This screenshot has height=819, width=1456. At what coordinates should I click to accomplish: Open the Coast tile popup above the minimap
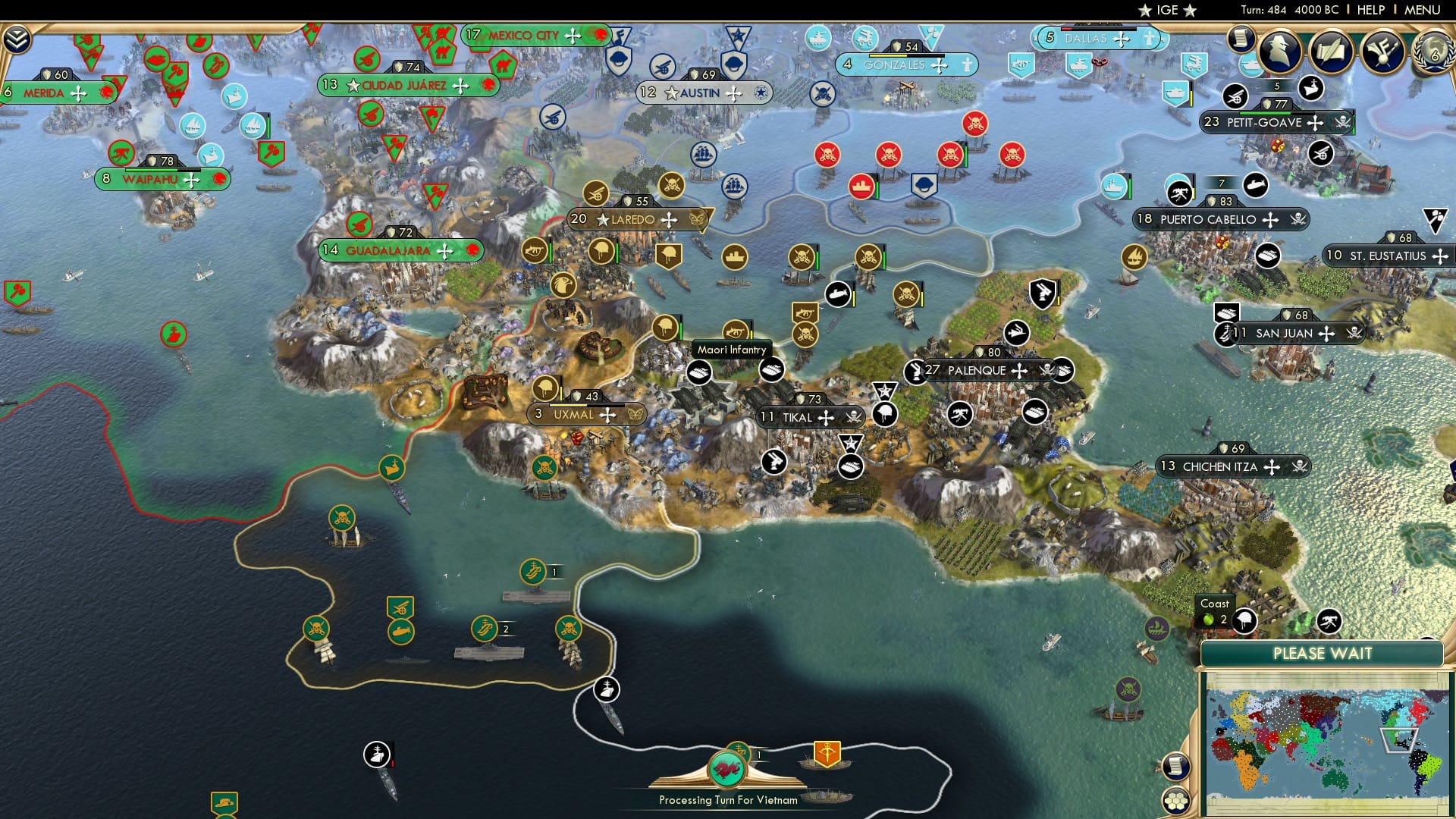(1216, 610)
